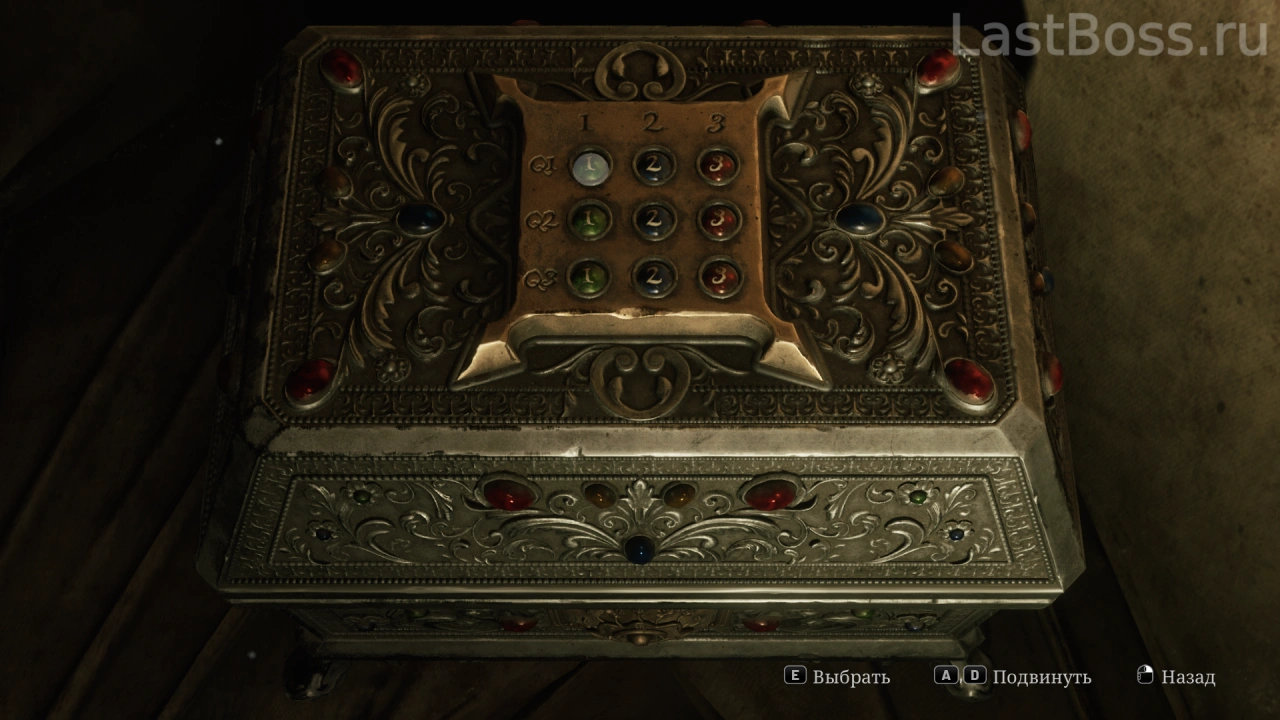
Task: Click red button 3 in row Q2
Action: pyautogui.click(x=718, y=220)
